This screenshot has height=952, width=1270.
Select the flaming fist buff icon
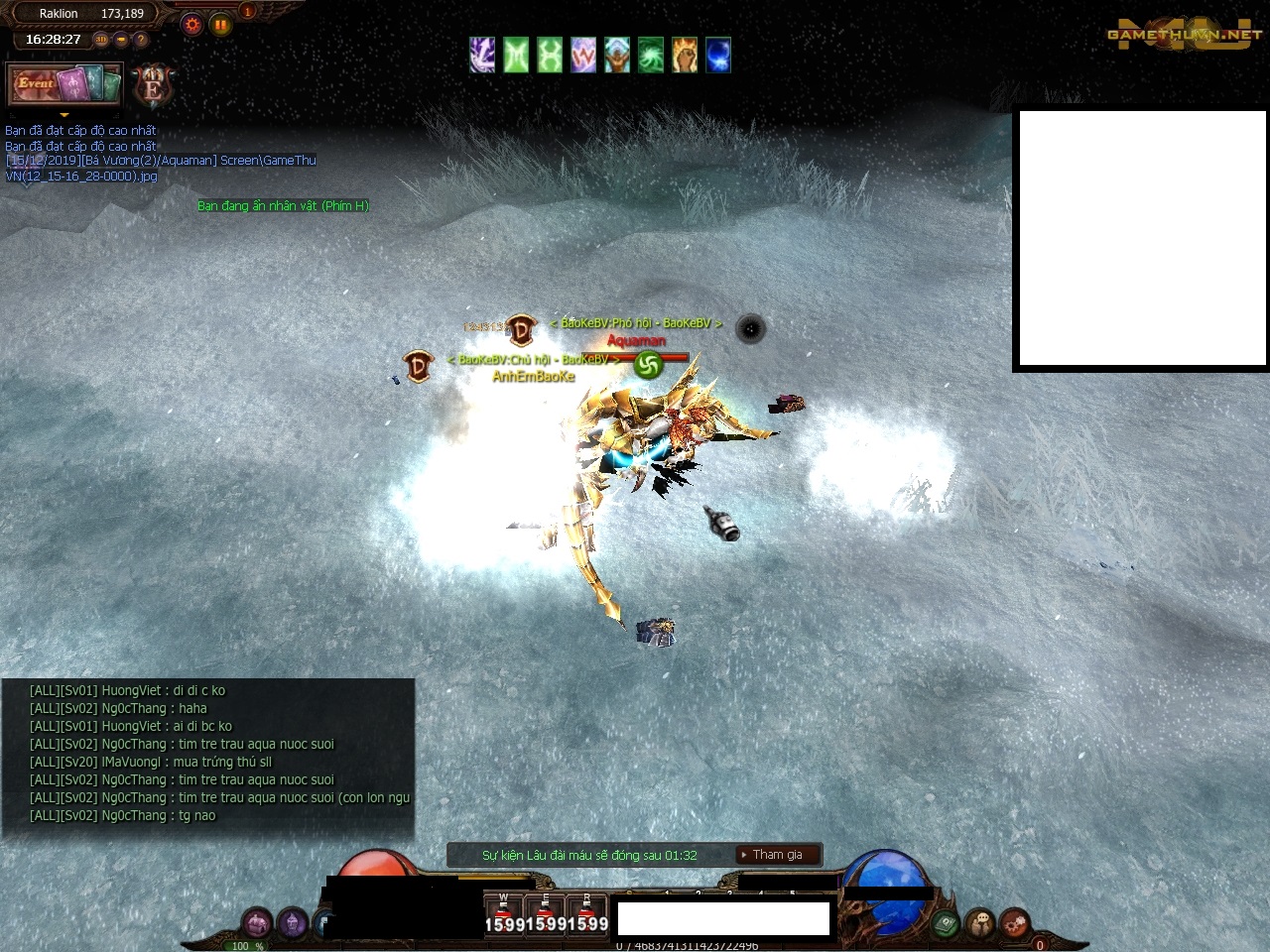[x=684, y=55]
